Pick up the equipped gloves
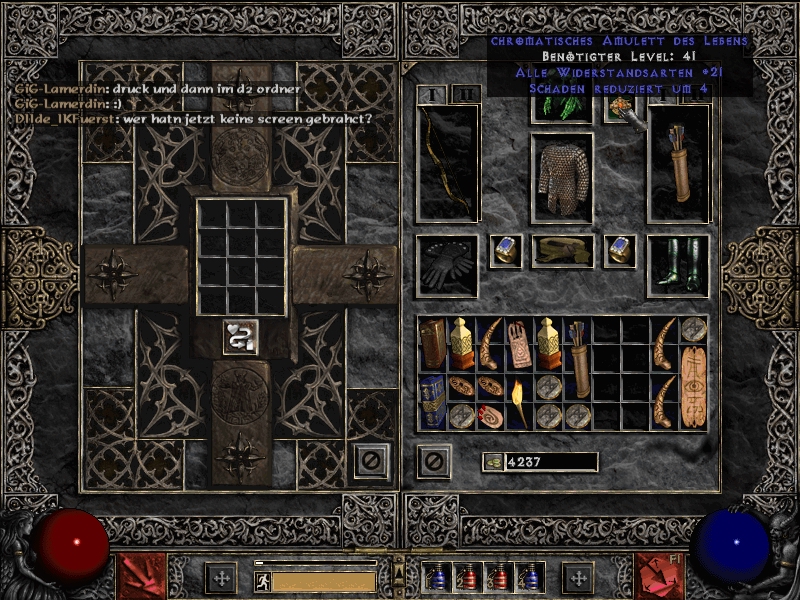The height and width of the screenshot is (600, 800). [x=446, y=265]
